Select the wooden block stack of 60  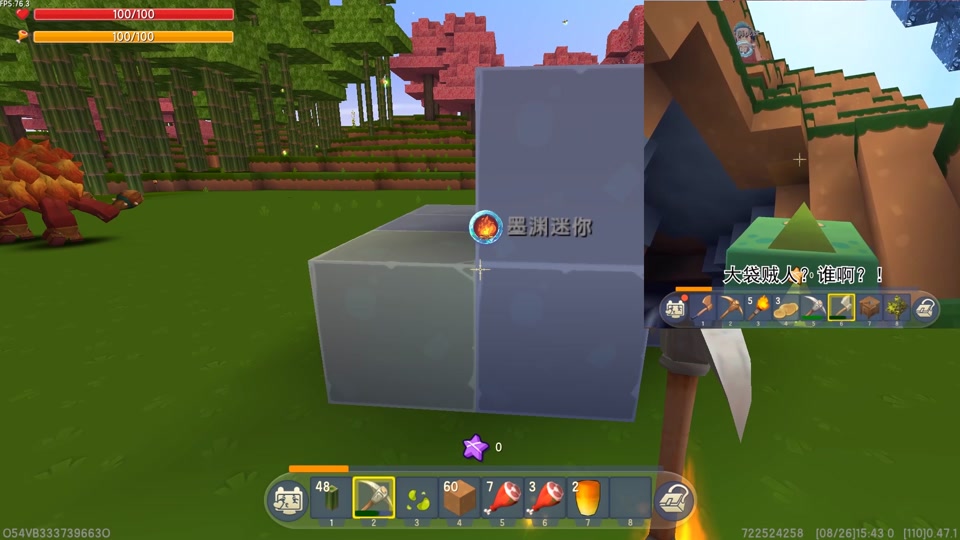pos(459,497)
